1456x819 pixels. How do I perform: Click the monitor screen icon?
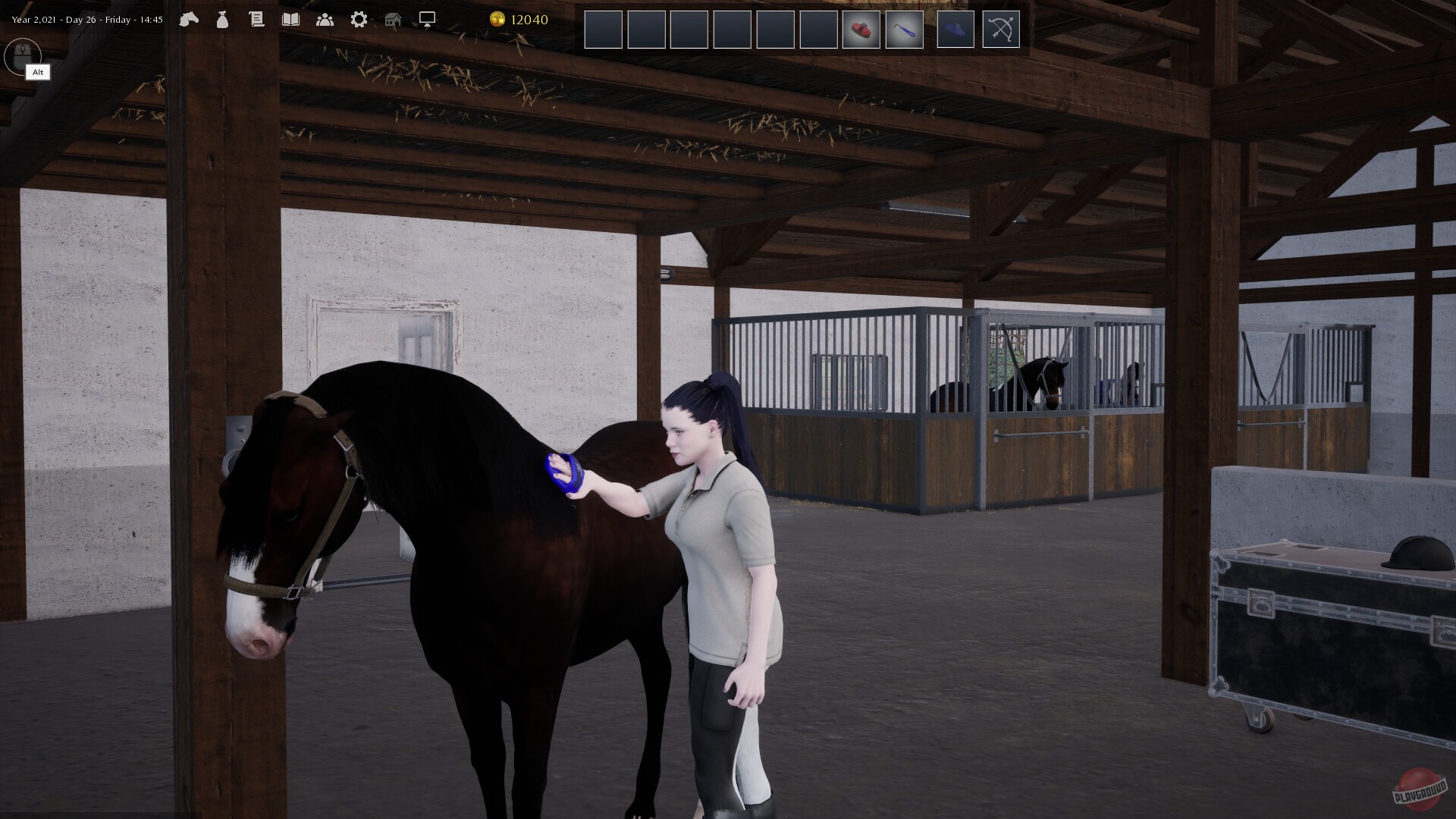(427, 20)
